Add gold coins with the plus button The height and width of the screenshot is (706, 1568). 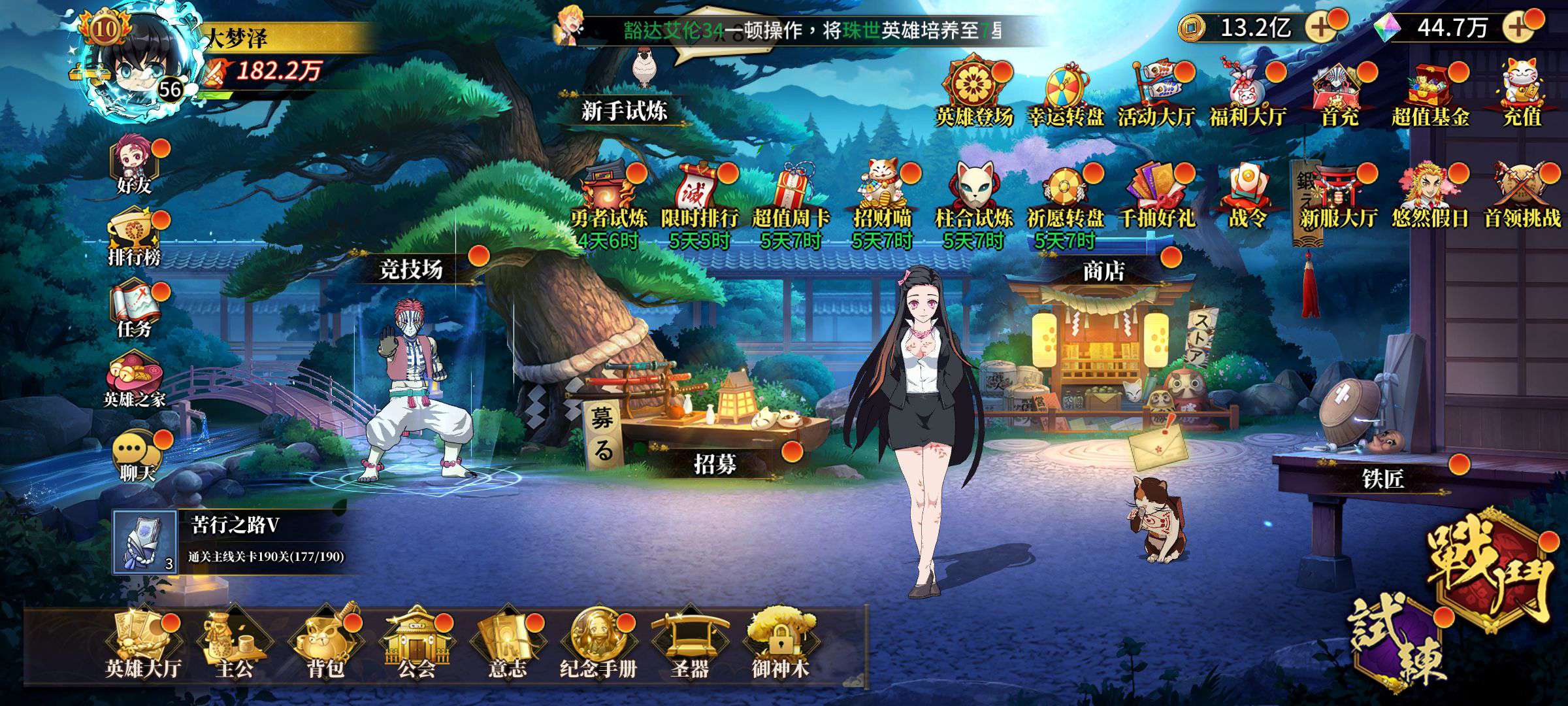click(1321, 27)
